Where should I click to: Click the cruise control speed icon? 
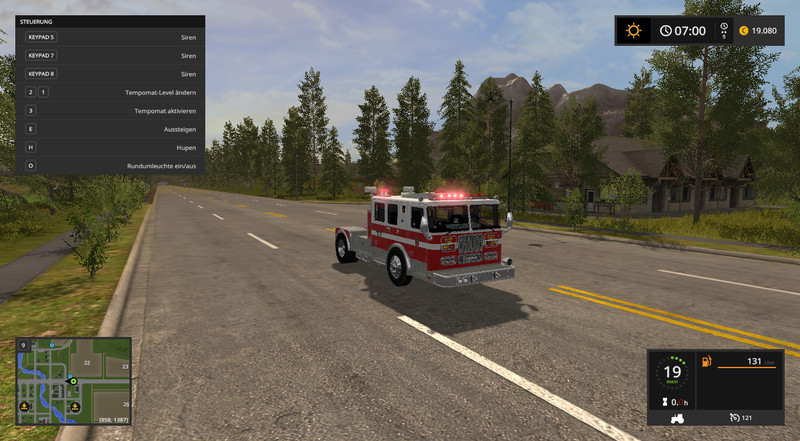click(736, 416)
